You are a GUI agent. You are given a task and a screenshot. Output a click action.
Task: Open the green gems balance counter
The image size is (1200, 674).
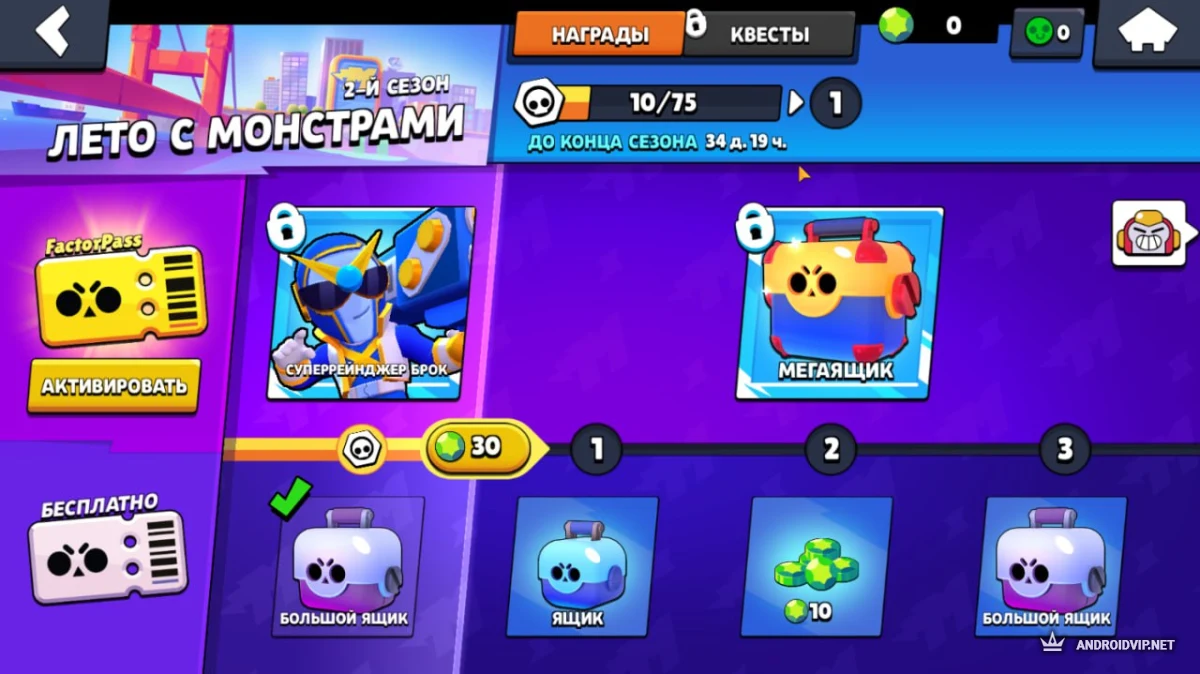tap(936, 27)
